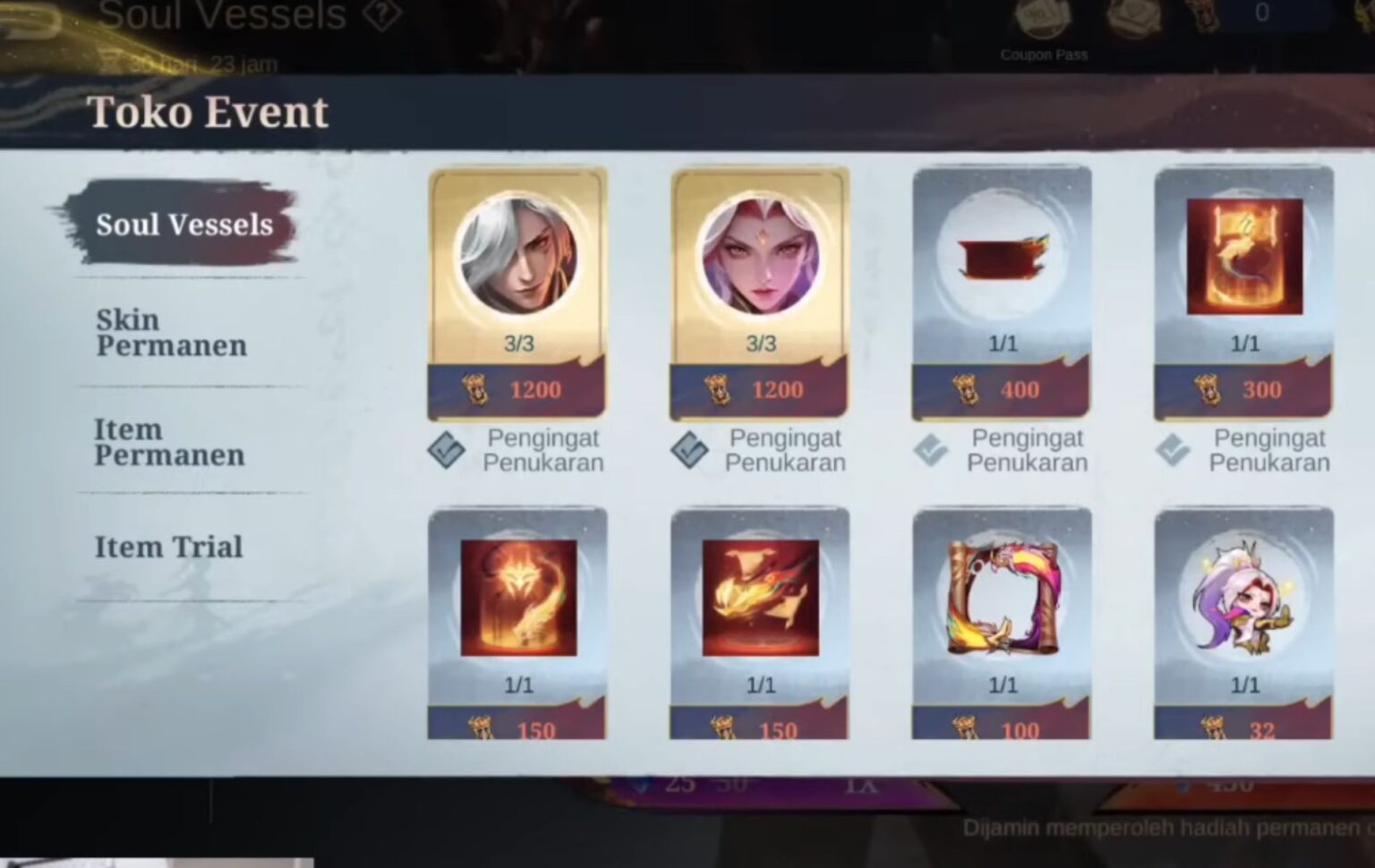
Task: Open the Item Permanen category
Action: pyautogui.click(x=168, y=442)
